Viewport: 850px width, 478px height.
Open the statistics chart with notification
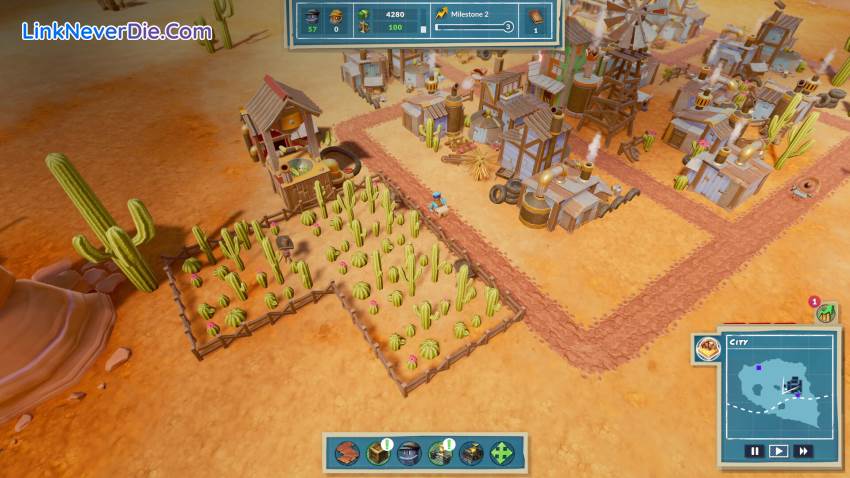tap(825, 313)
